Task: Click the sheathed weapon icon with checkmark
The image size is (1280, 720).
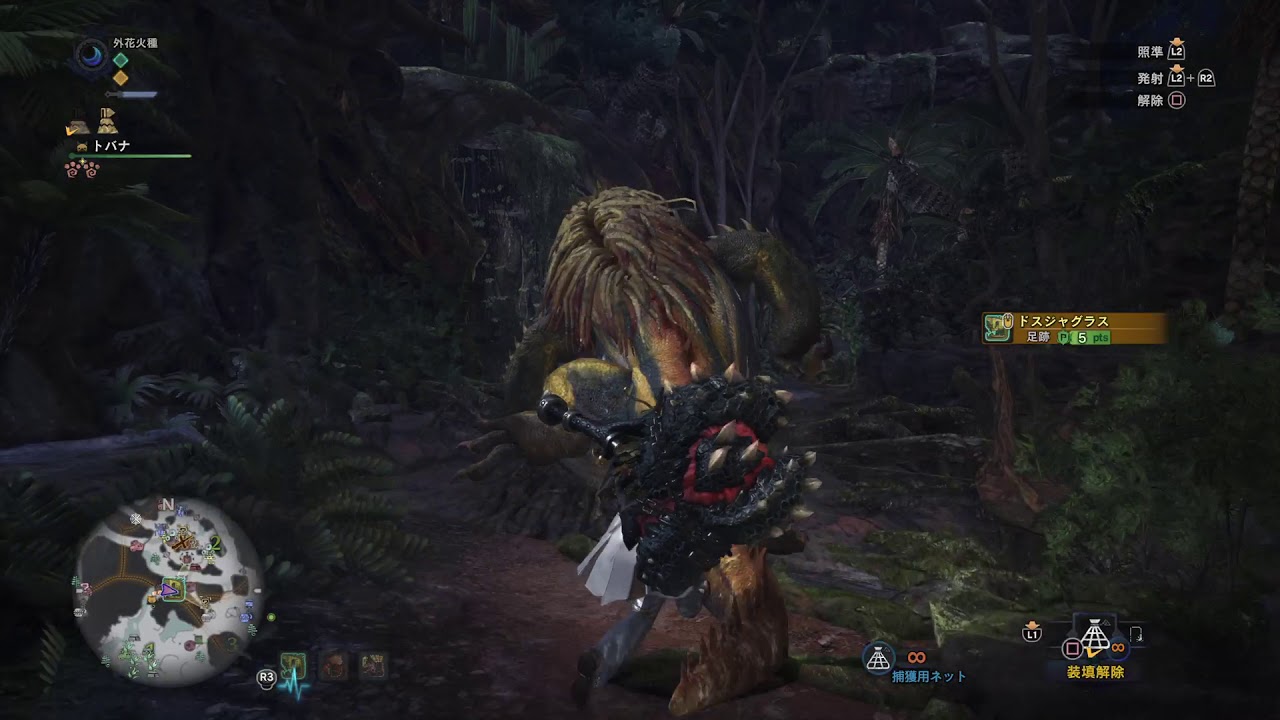Action: [77, 126]
